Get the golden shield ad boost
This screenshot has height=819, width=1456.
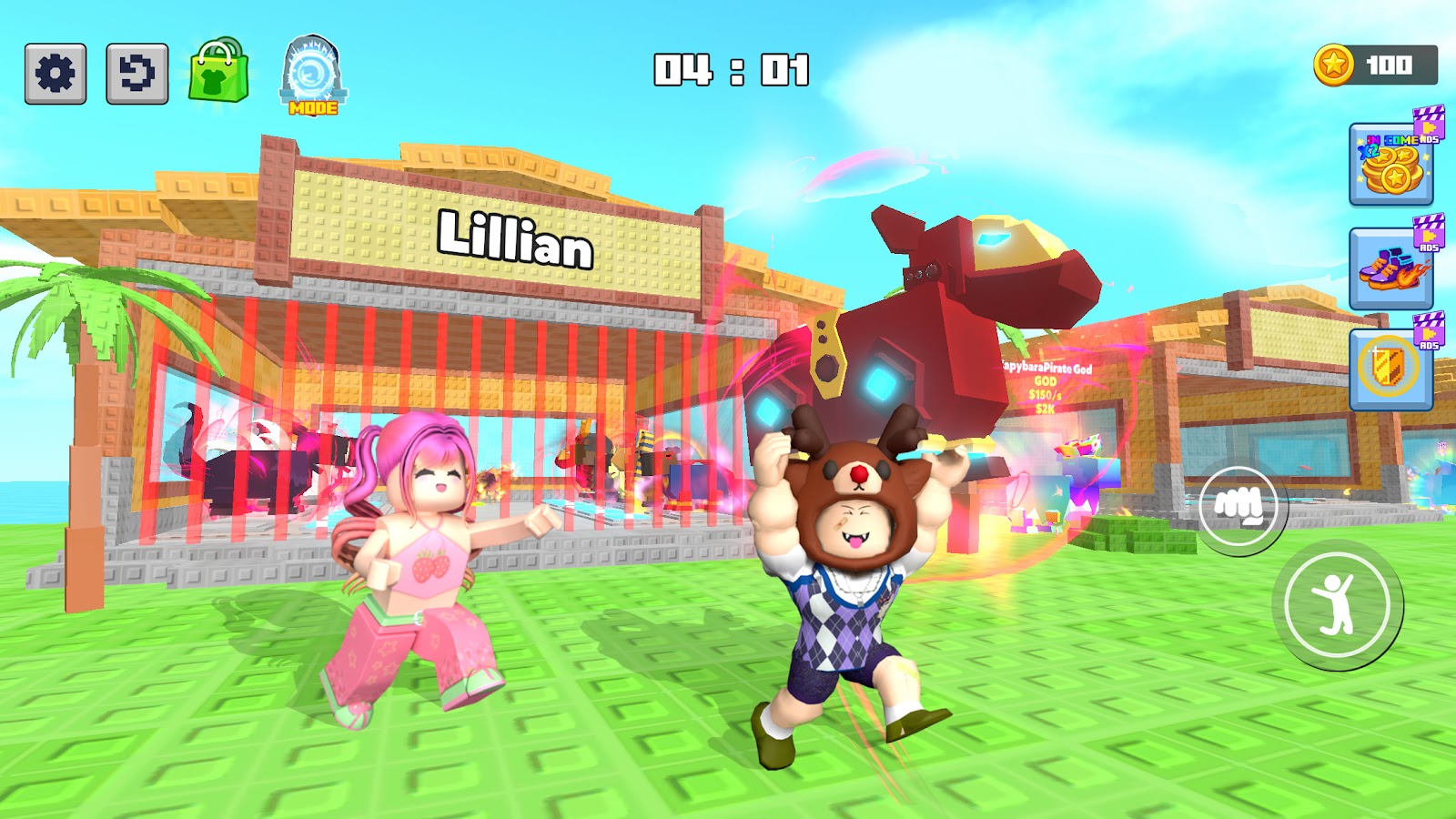1390,369
